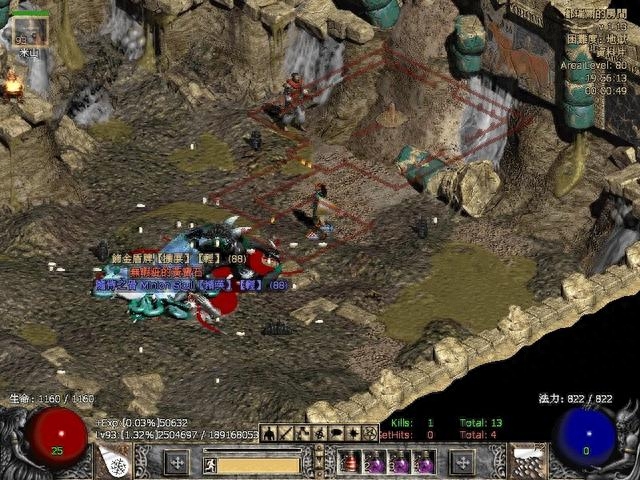This screenshot has height=480, width=640.
Task: Open the character screen mini-menu icon
Action: click(x=267, y=433)
